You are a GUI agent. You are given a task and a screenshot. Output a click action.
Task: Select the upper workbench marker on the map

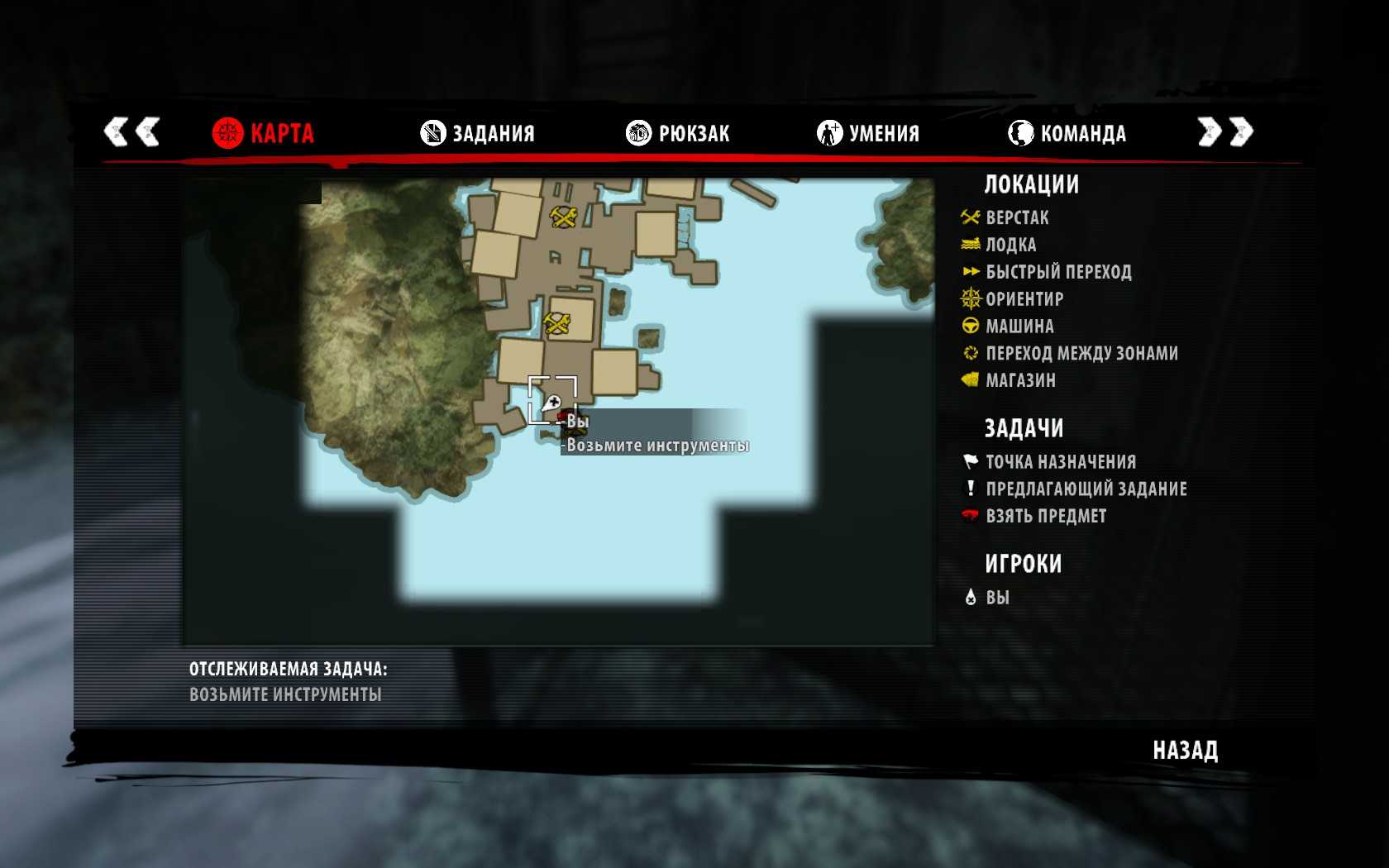[564, 217]
